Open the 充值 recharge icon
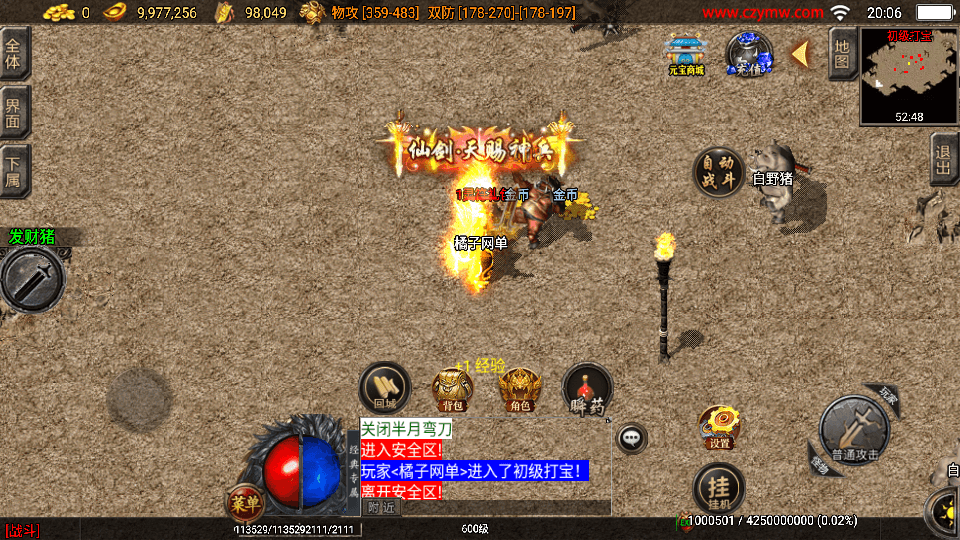Image resolution: width=960 pixels, height=540 pixels. point(748,55)
